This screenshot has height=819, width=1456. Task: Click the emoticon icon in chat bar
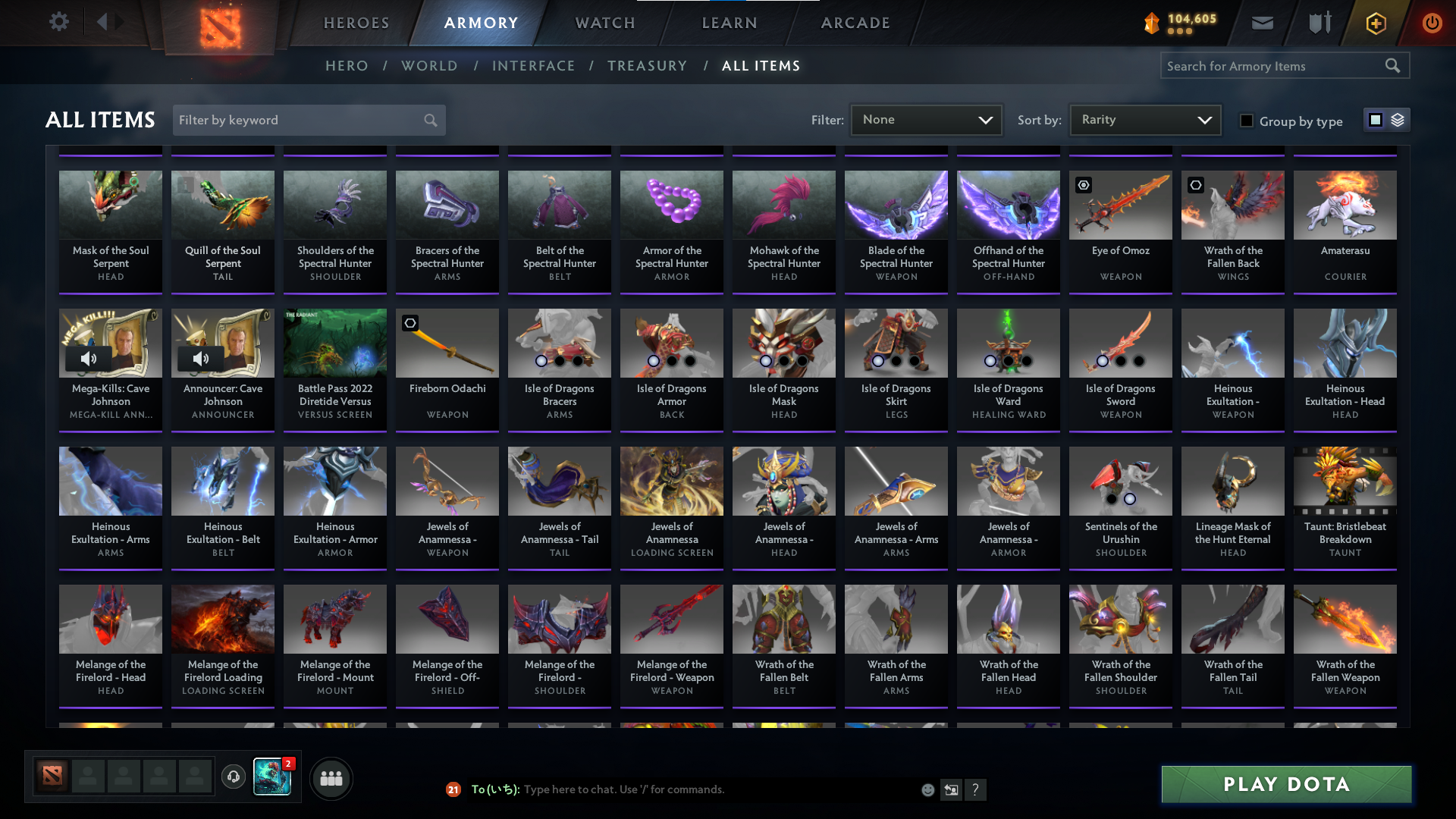pos(928,789)
